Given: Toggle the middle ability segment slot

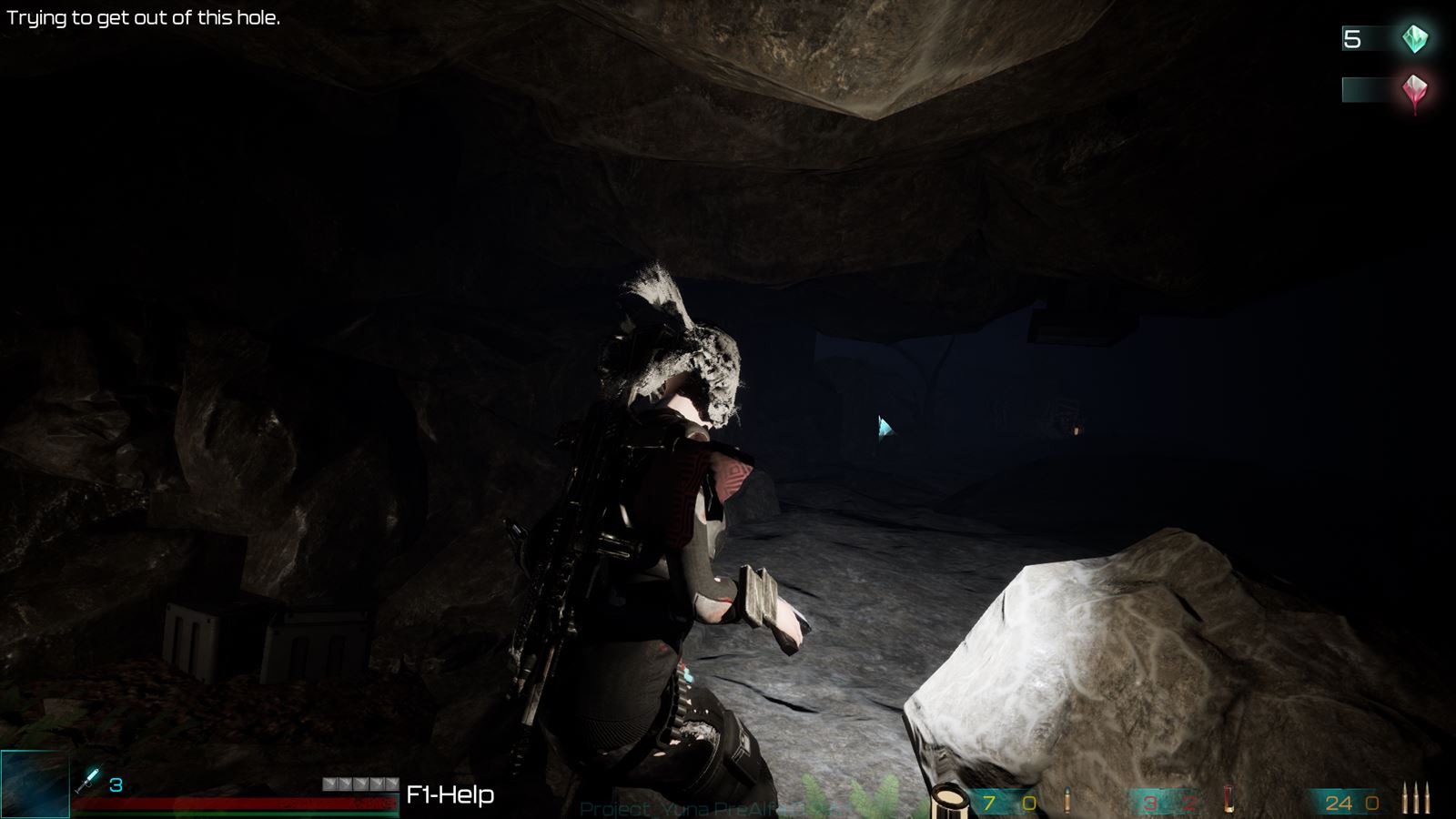Looking at the screenshot, I should click(x=362, y=784).
